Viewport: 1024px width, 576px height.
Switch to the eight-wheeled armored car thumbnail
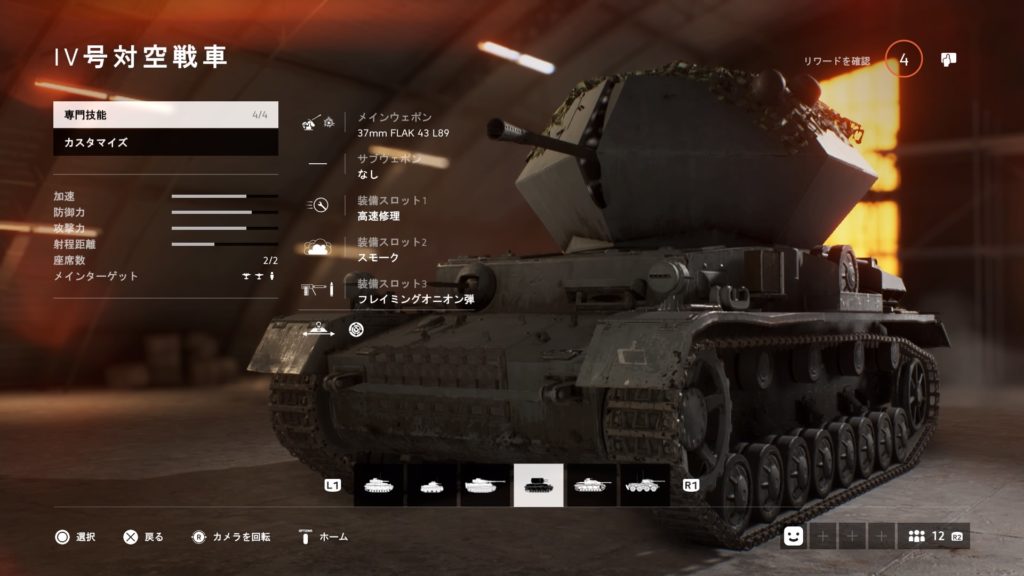point(645,485)
